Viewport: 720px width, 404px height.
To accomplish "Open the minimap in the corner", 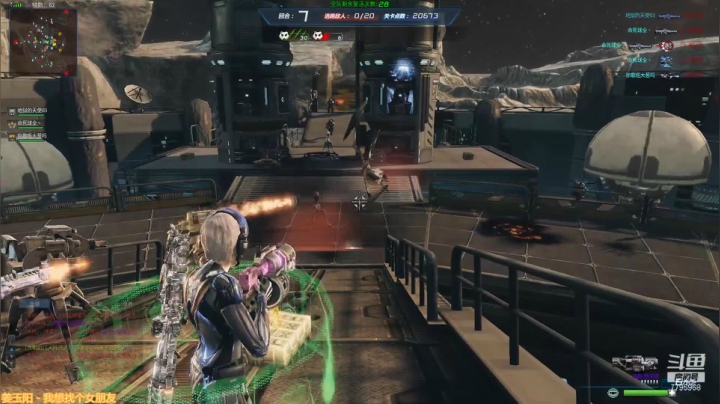I will click(x=43, y=41).
